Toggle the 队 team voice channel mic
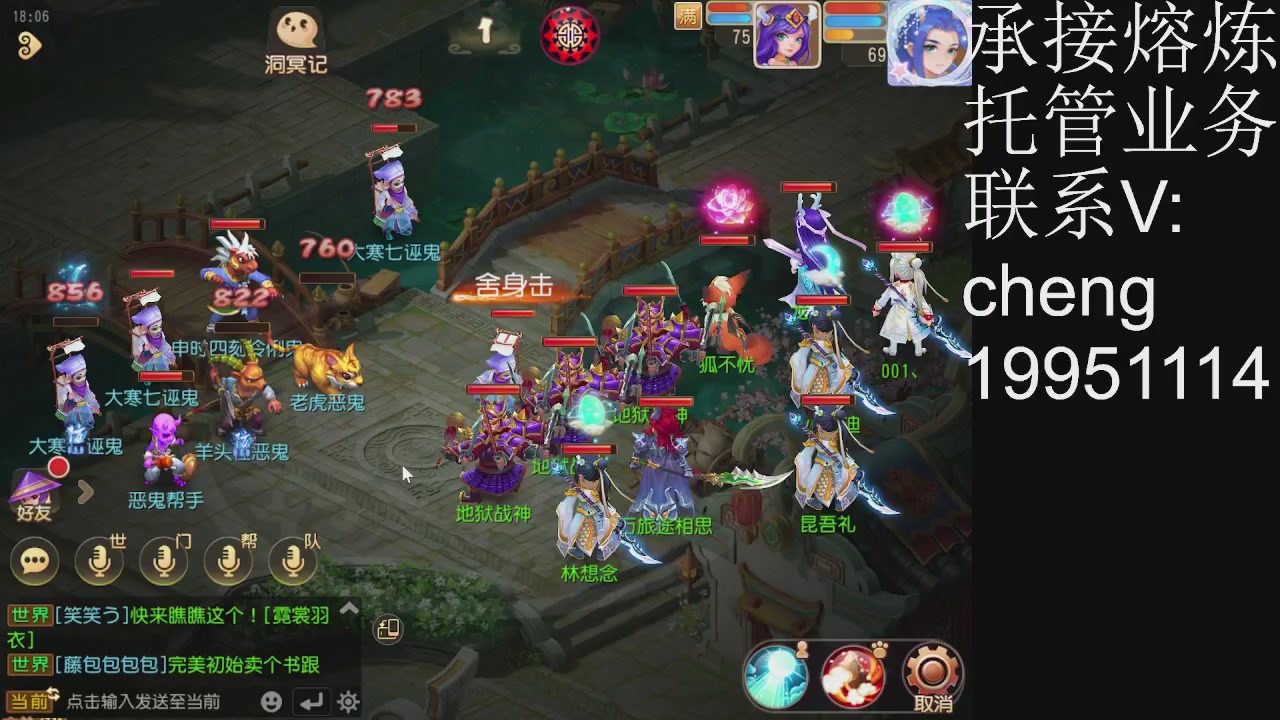The image size is (1280, 720). coord(293,560)
